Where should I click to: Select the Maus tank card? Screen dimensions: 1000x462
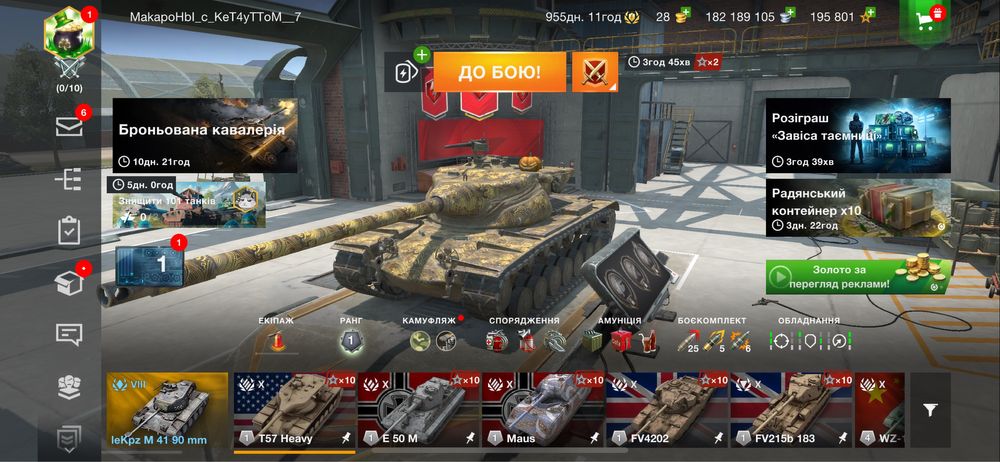[542, 412]
